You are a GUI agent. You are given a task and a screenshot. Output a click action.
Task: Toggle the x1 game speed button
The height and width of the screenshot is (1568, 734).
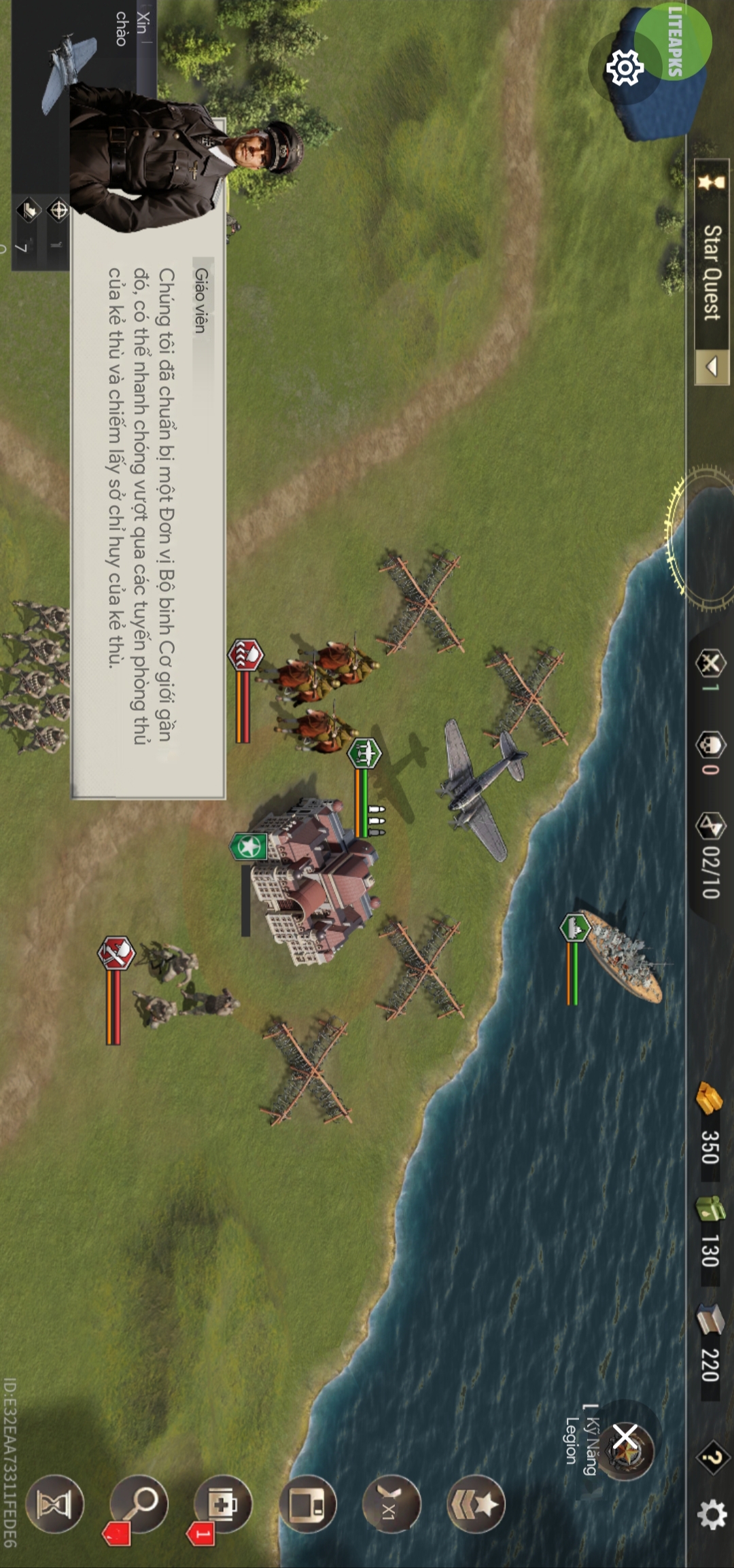point(391,1504)
